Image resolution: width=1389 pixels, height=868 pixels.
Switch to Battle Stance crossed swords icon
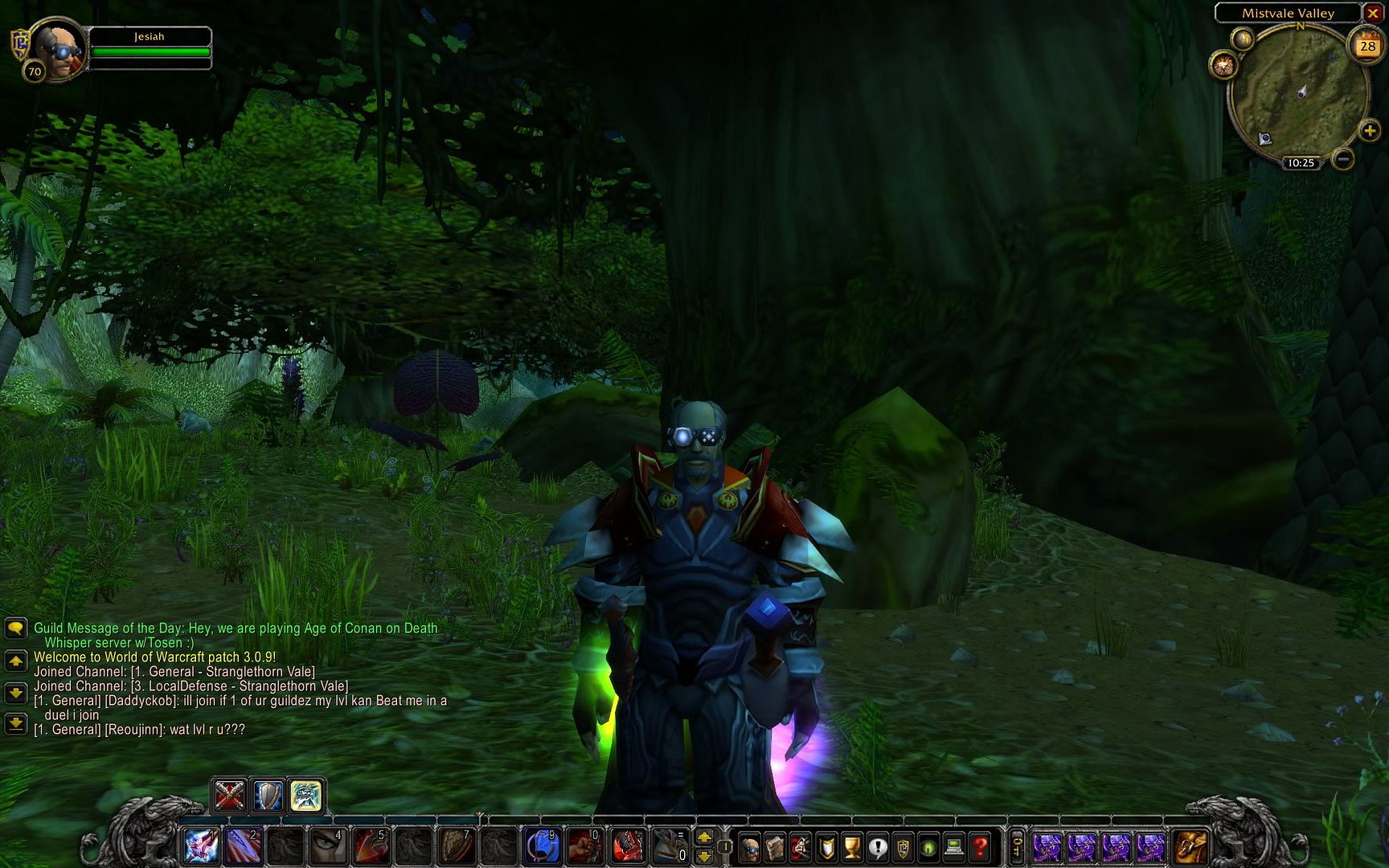click(229, 796)
